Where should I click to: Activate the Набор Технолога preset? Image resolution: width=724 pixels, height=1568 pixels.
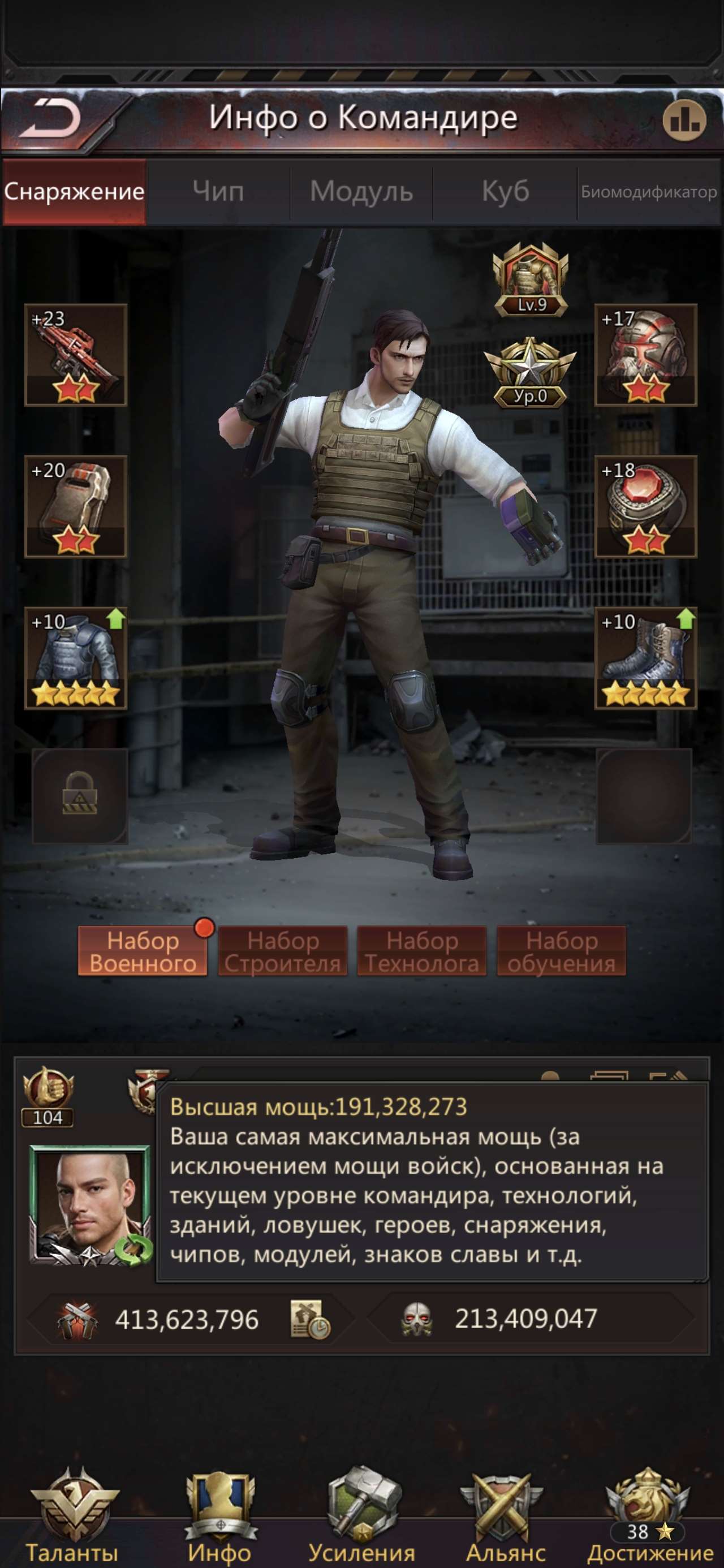tap(423, 950)
